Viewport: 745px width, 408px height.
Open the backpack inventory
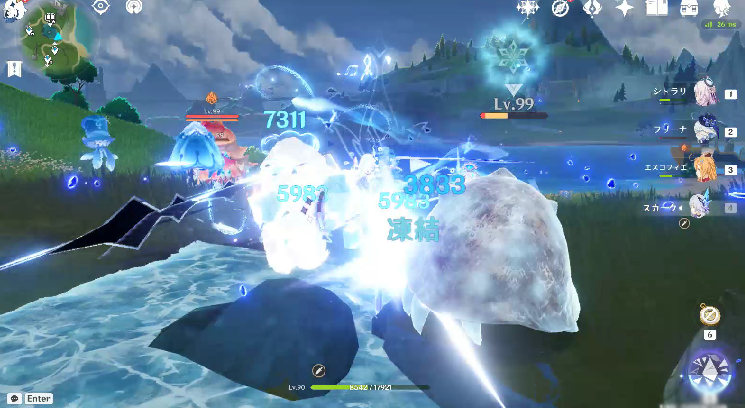(689, 8)
